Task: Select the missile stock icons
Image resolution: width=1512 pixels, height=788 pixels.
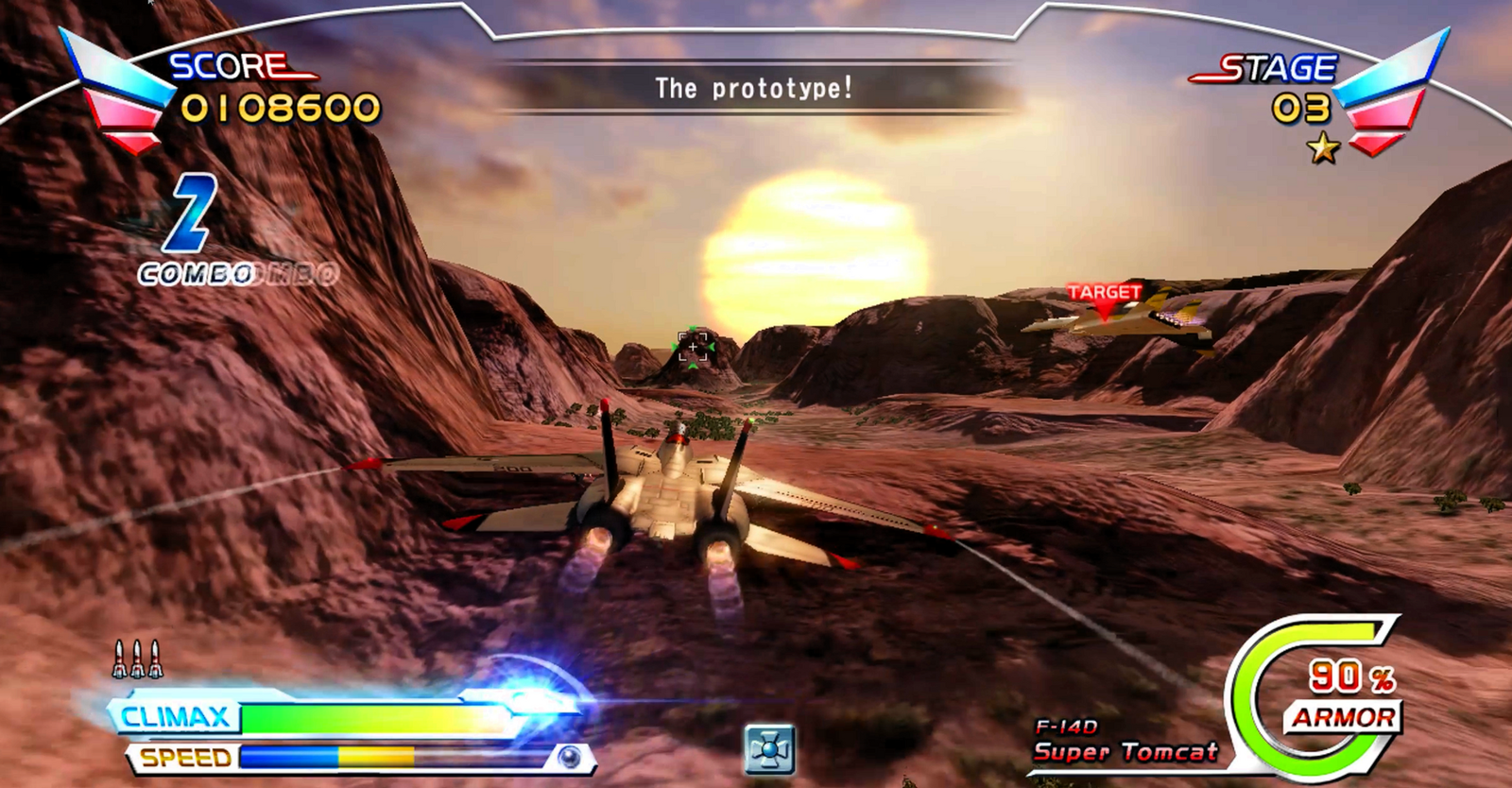Action: [x=137, y=660]
